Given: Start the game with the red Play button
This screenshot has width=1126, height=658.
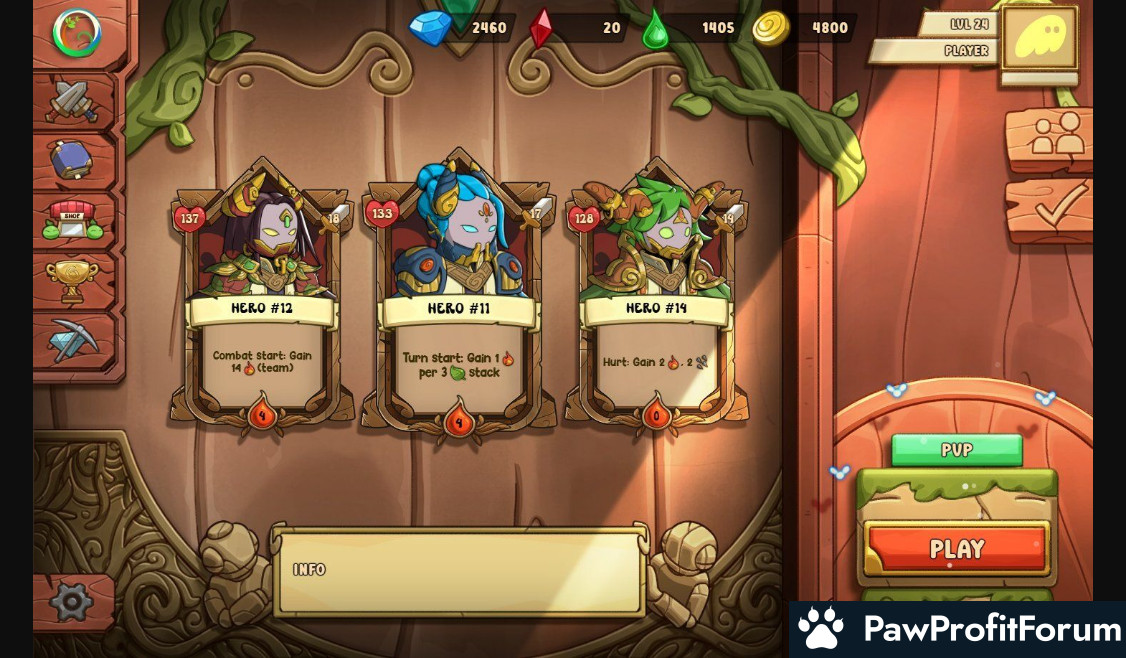Looking at the screenshot, I should pyautogui.click(x=957, y=548).
